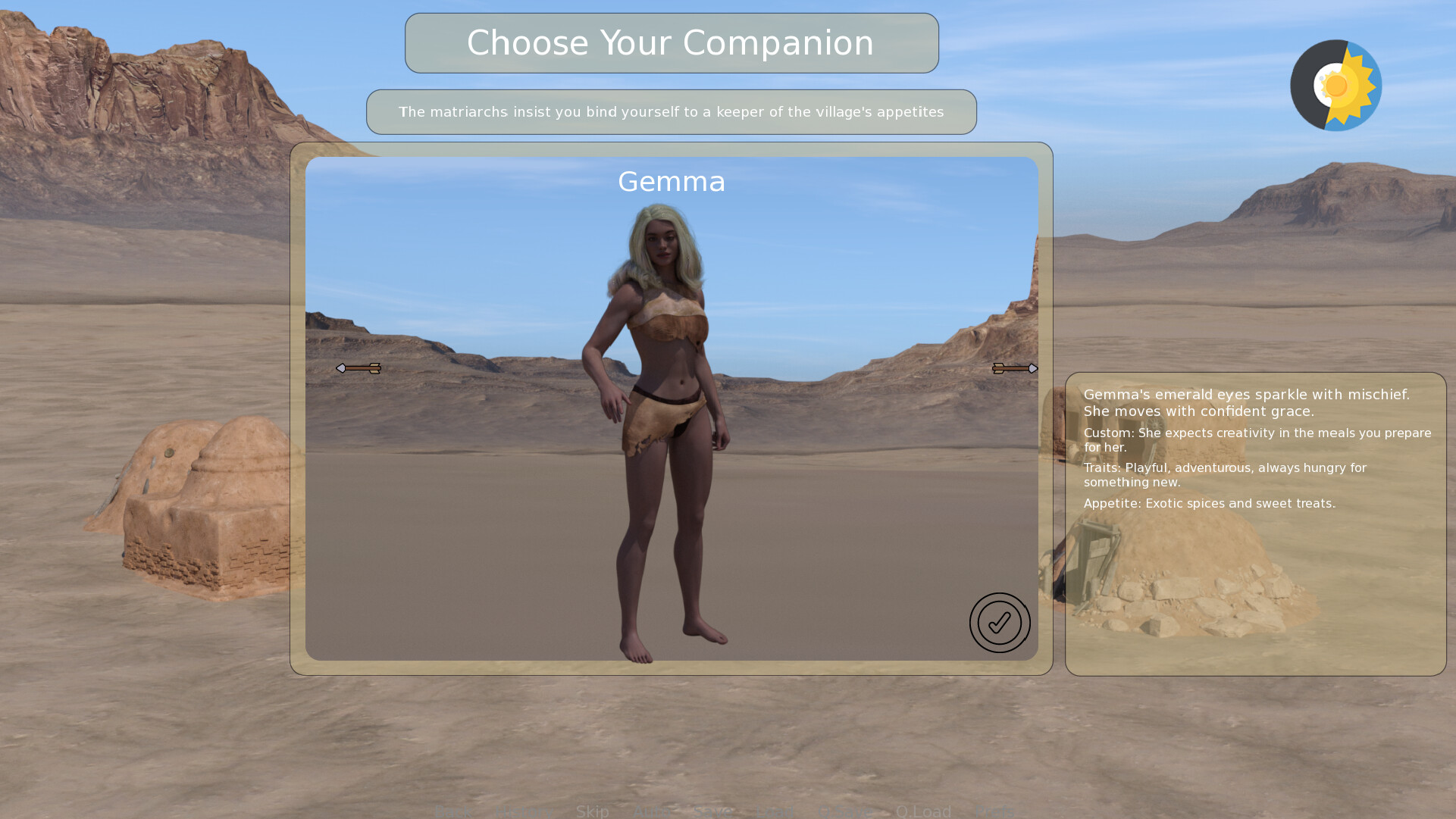Open the Prefs screen
Screen dimensions: 1456x819
tap(995, 811)
